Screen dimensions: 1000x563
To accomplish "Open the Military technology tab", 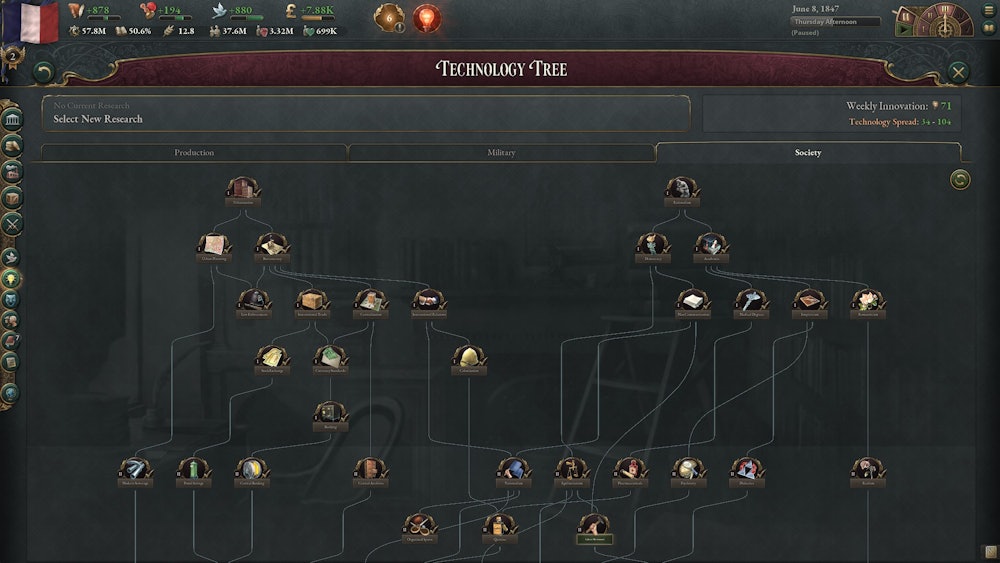I will (x=501, y=153).
